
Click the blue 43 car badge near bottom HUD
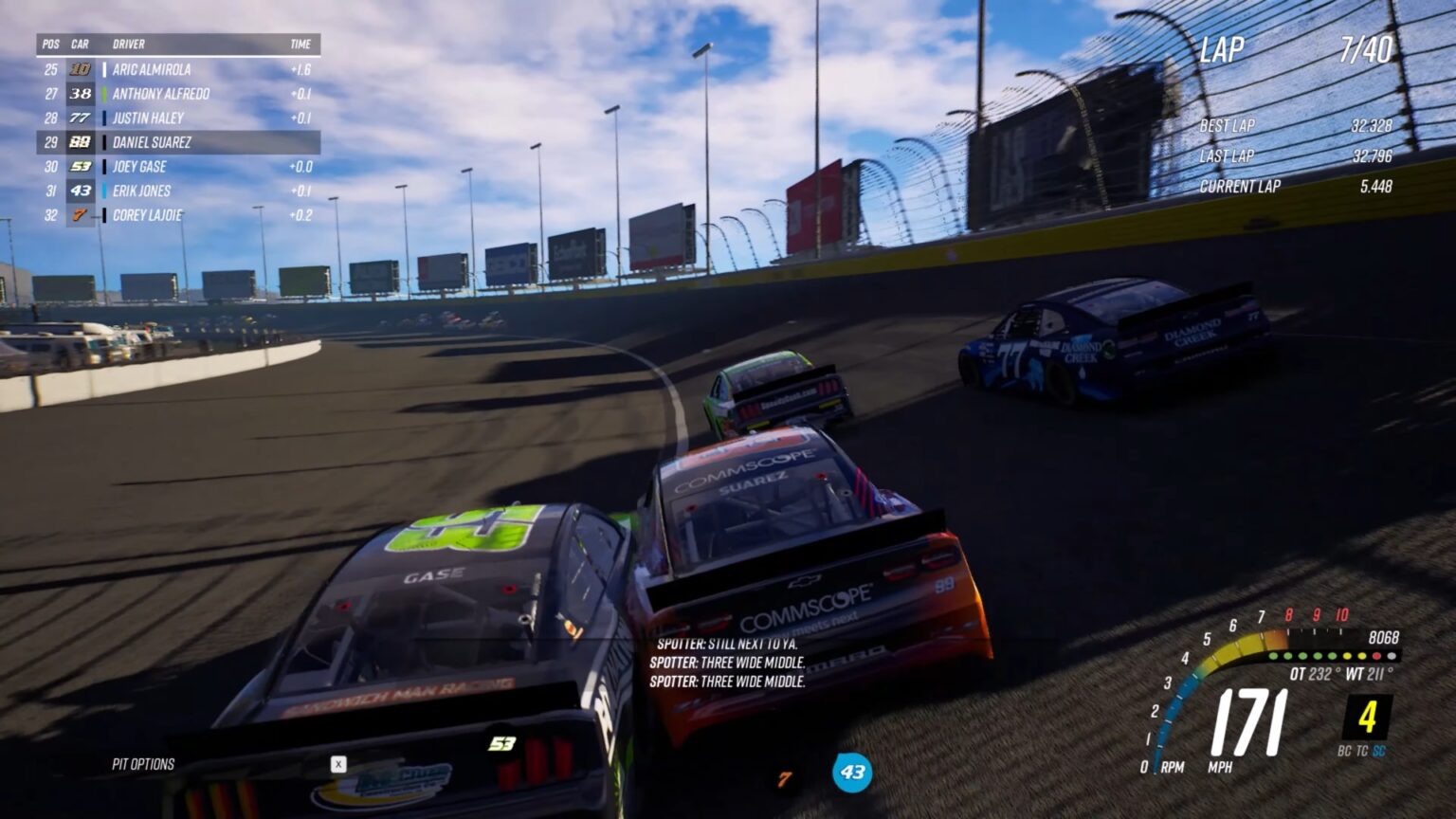854,773
